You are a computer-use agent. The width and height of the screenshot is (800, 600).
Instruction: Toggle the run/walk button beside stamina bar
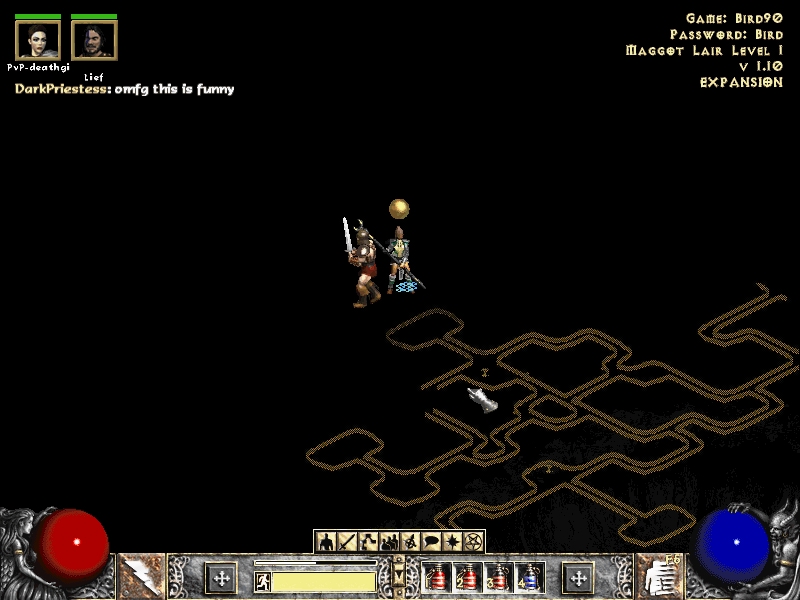click(262, 581)
